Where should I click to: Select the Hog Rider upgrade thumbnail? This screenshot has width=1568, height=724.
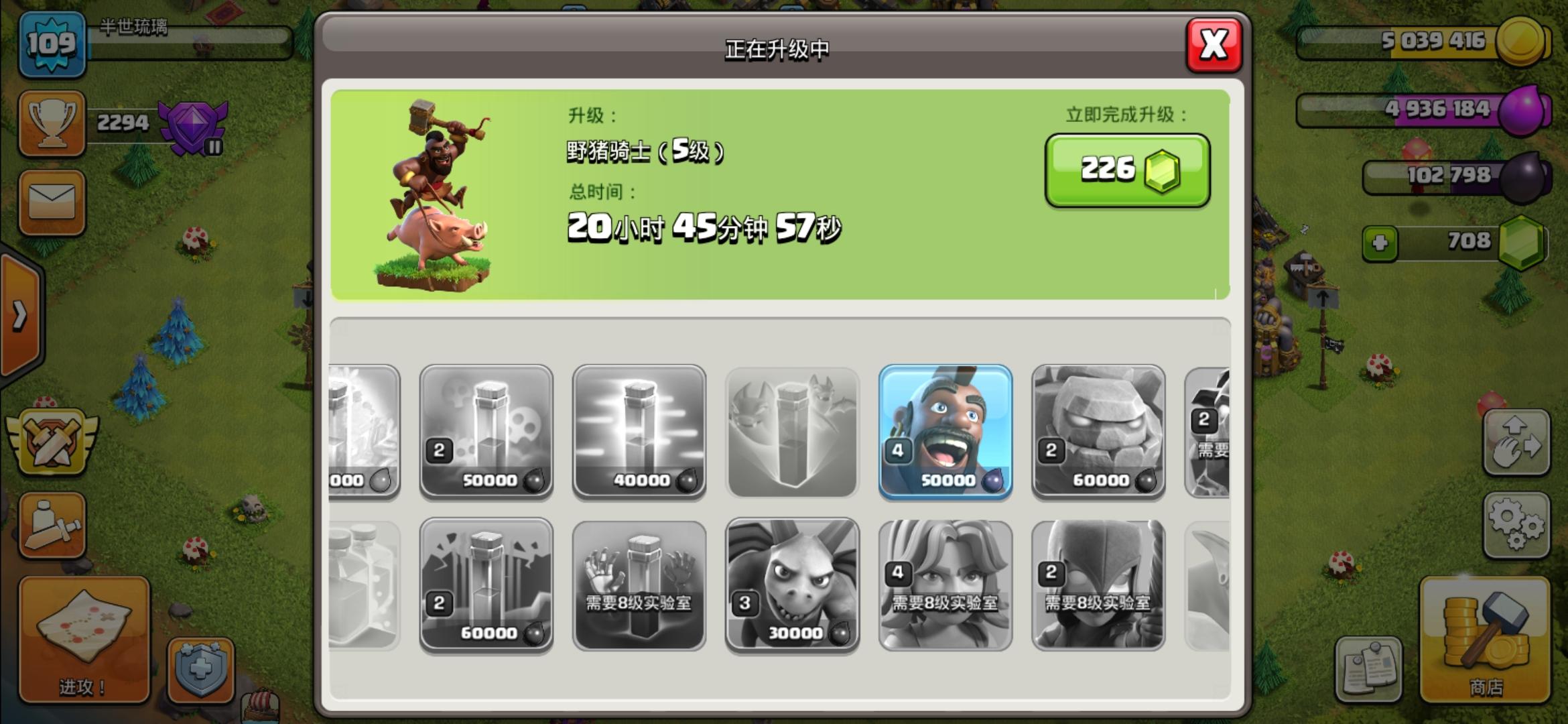945,432
